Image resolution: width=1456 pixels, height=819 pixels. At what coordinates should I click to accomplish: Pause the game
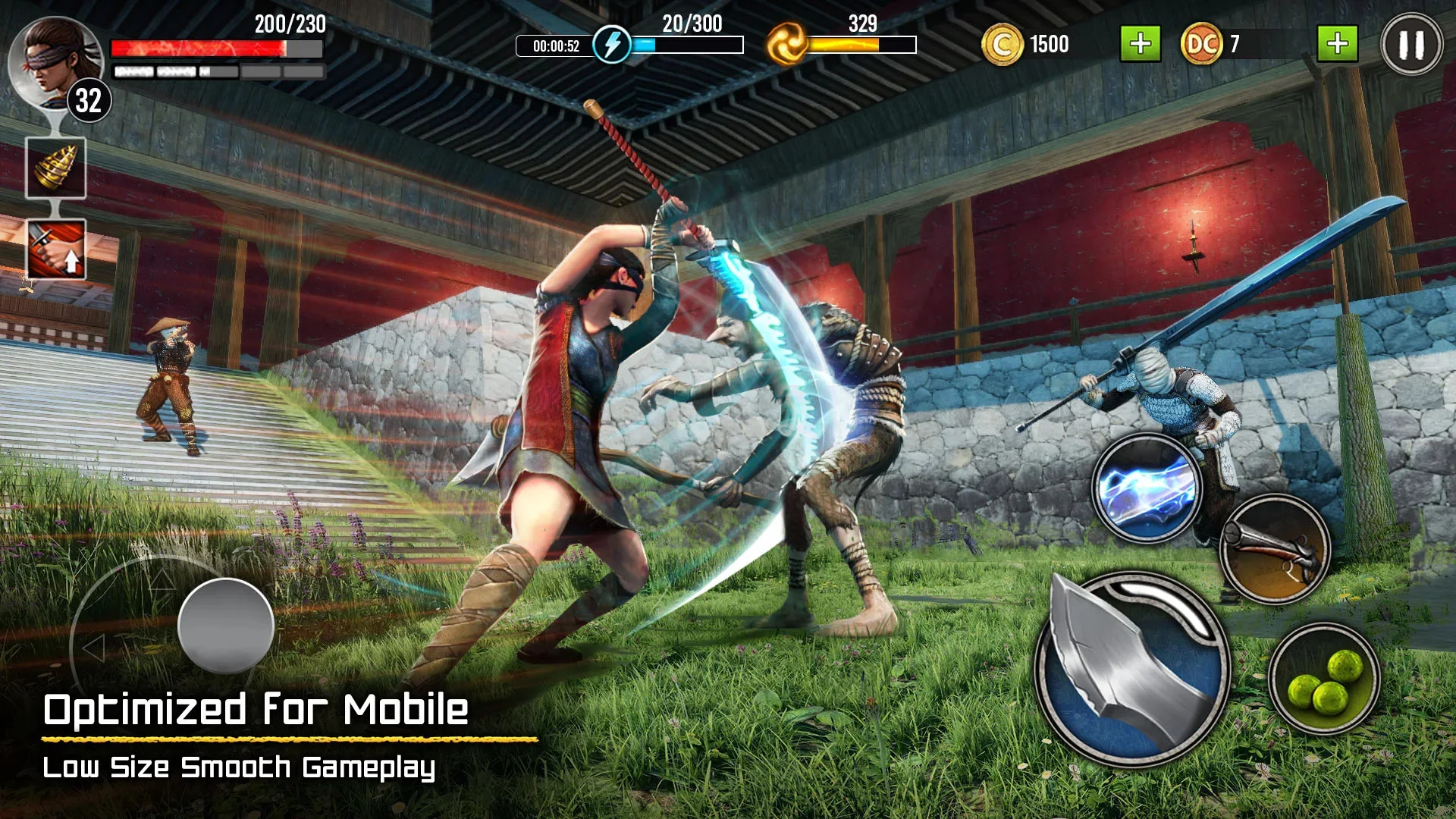(x=1410, y=45)
